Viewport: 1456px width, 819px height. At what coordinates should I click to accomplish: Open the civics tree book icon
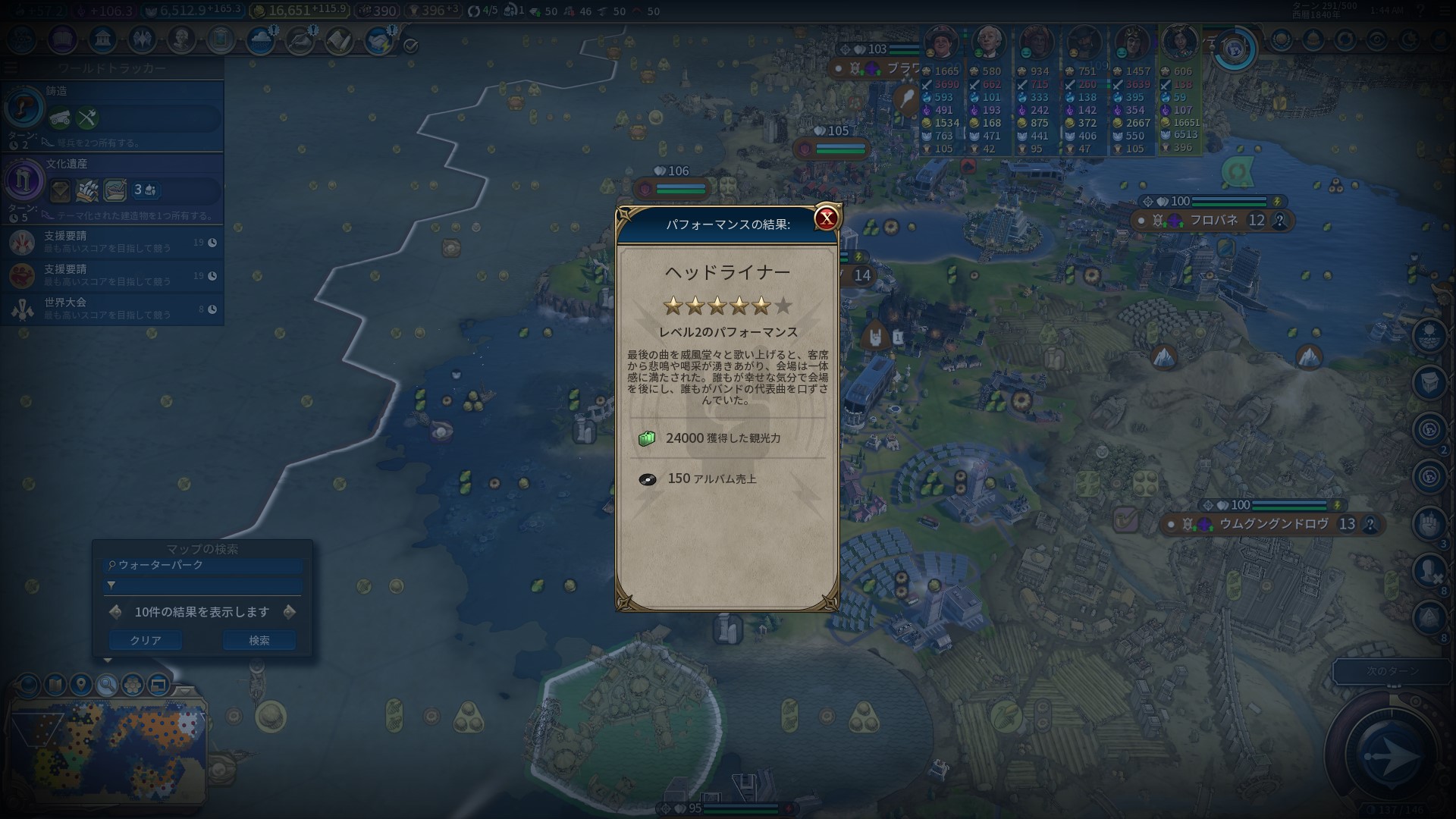63,39
